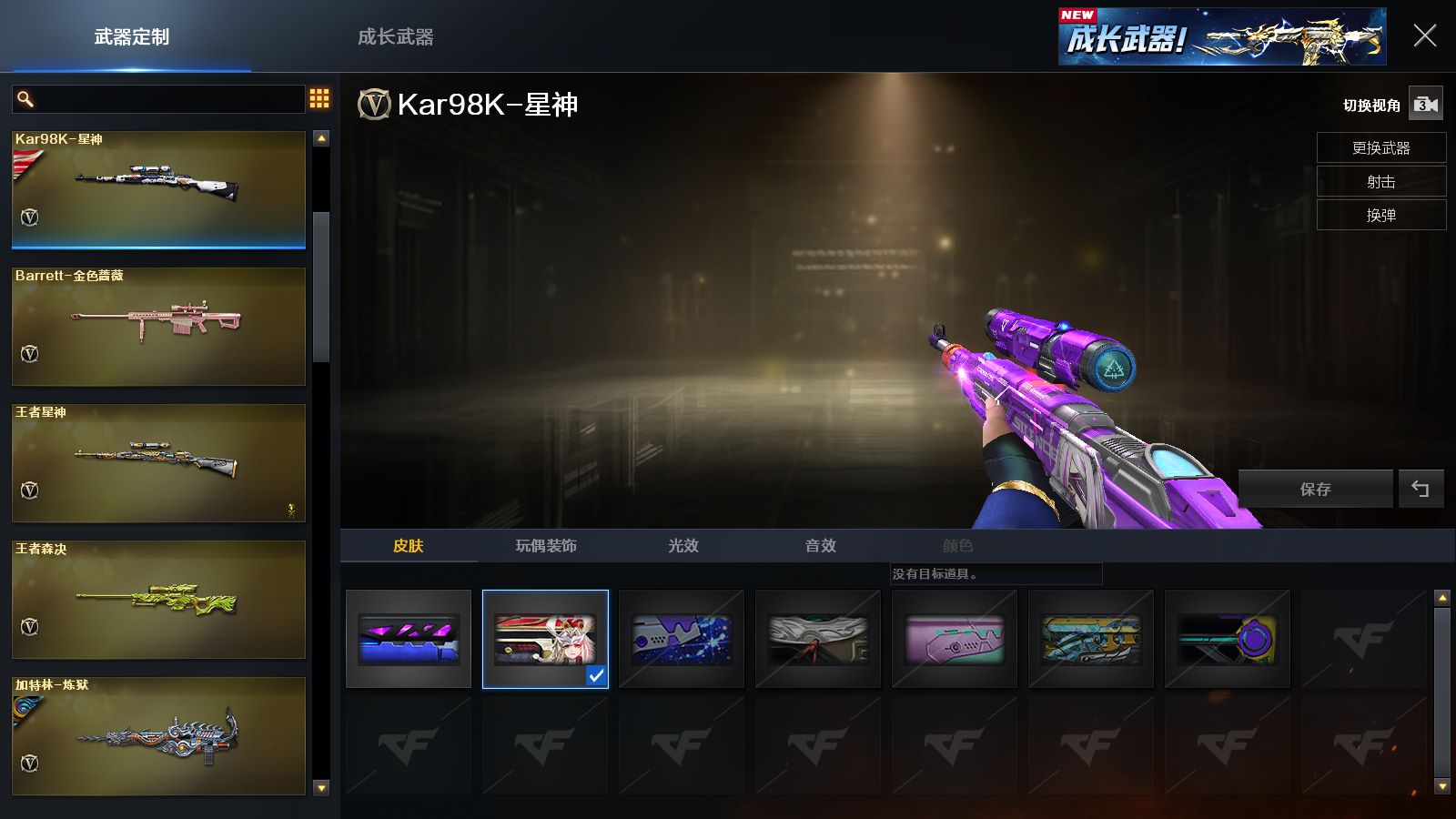The height and width of the screenshot is (819, 1456).
Task: Open the 成长武器 NEW banner
Action: 1221,37
